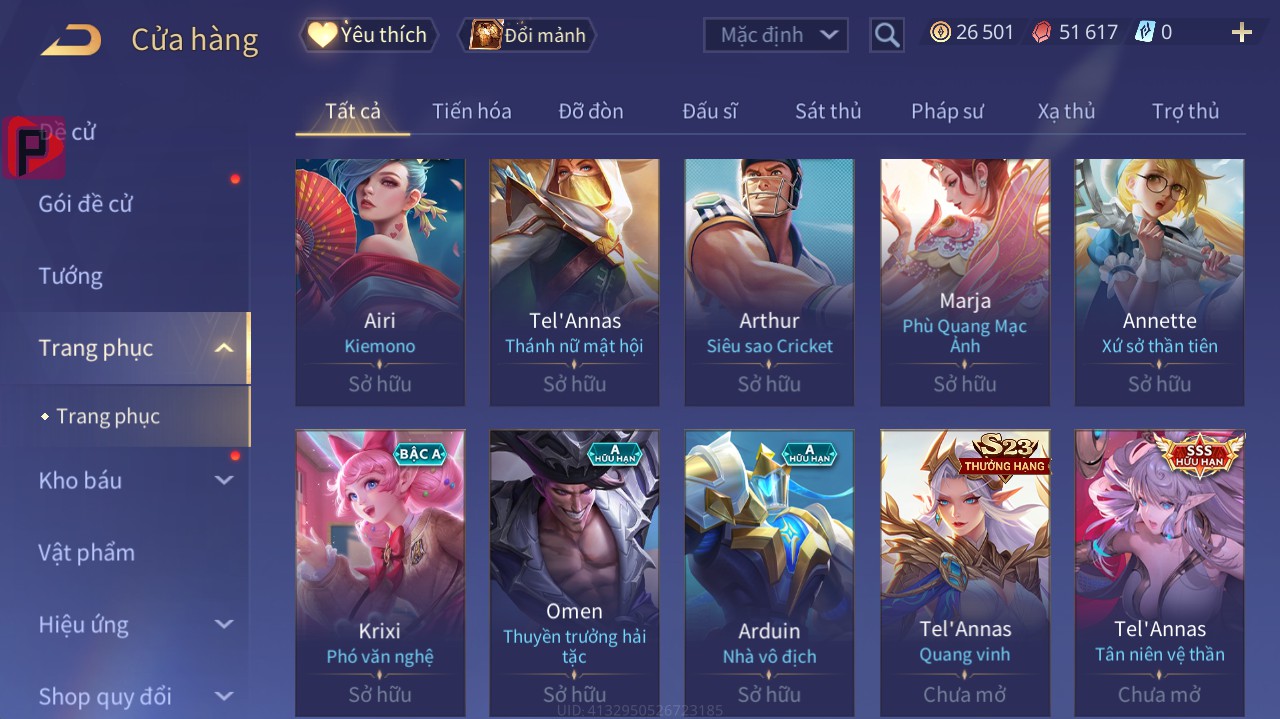Screen dimensions: 1280x719
Task: Click the magnifying glass search button
Action: [886, 35]
